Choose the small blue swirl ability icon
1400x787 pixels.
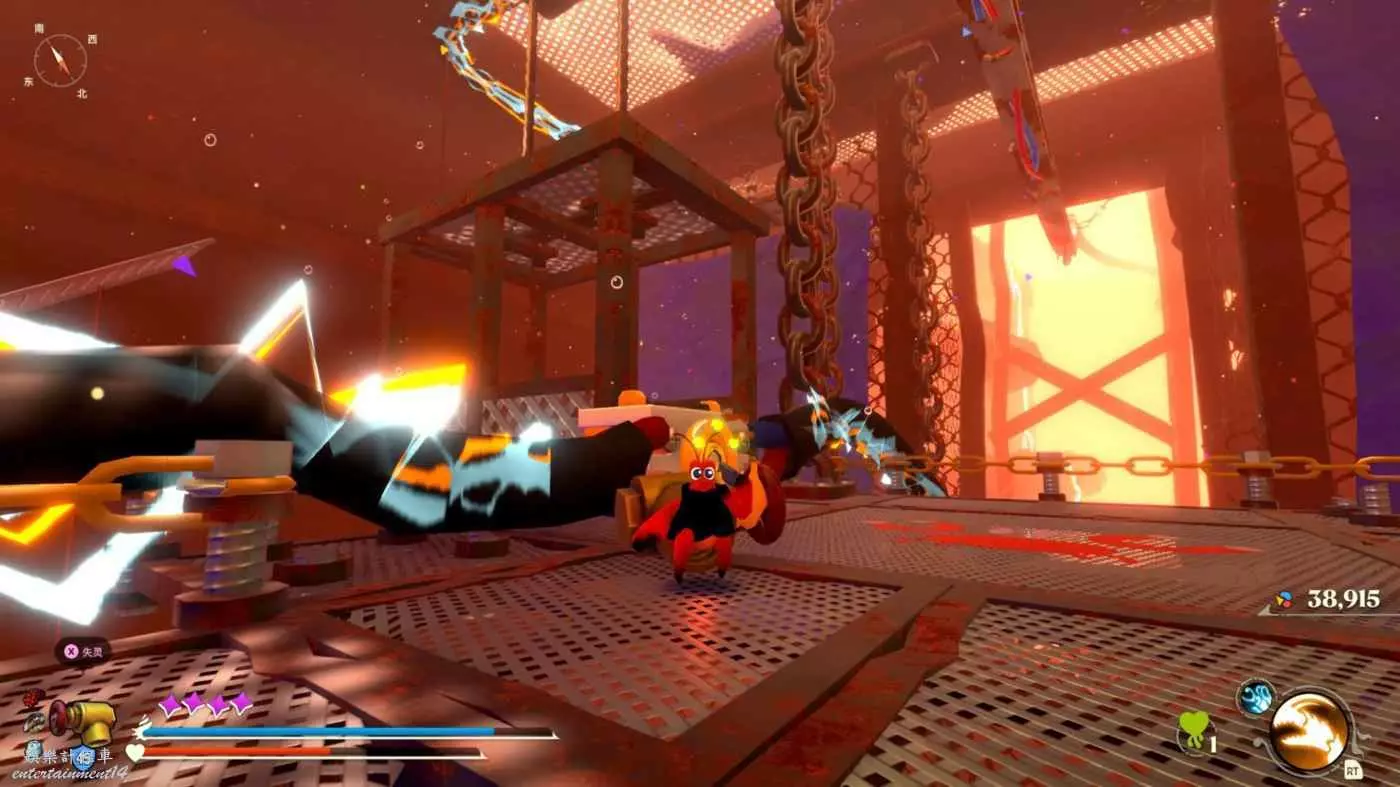tap(1253, 697)
